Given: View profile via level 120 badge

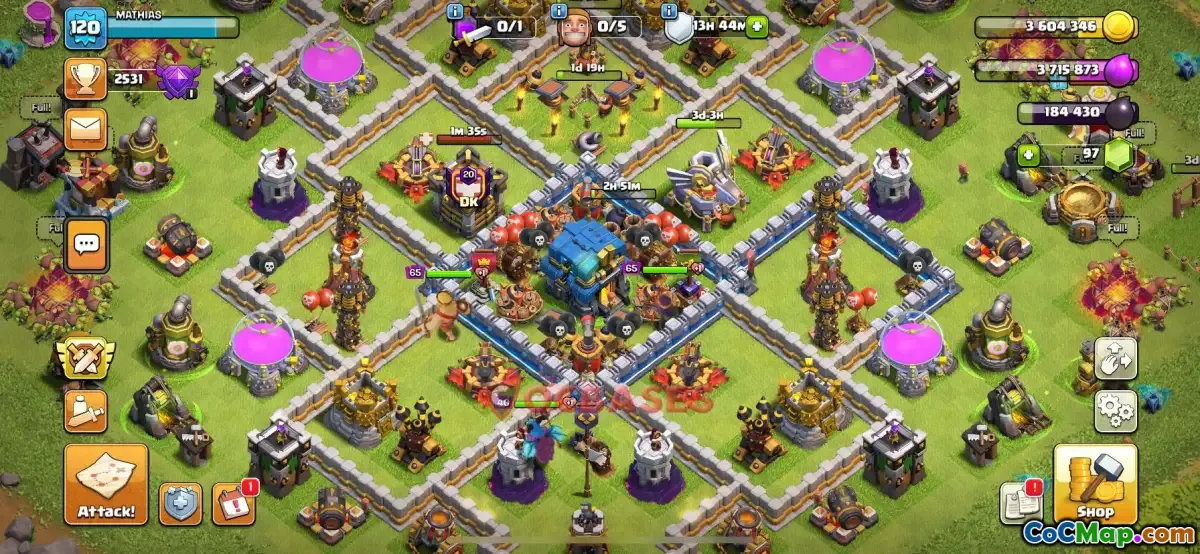Looking at the screenshot, I should click(86, 28).
